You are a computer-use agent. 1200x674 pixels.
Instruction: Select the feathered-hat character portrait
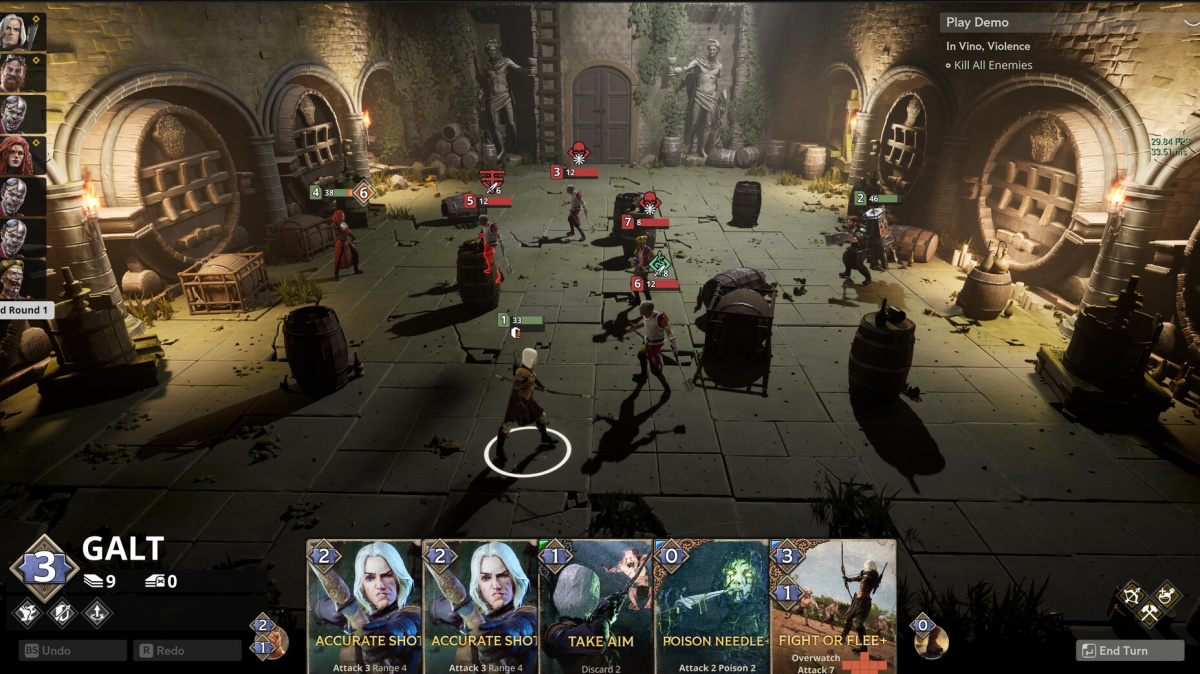pos(14,278)
